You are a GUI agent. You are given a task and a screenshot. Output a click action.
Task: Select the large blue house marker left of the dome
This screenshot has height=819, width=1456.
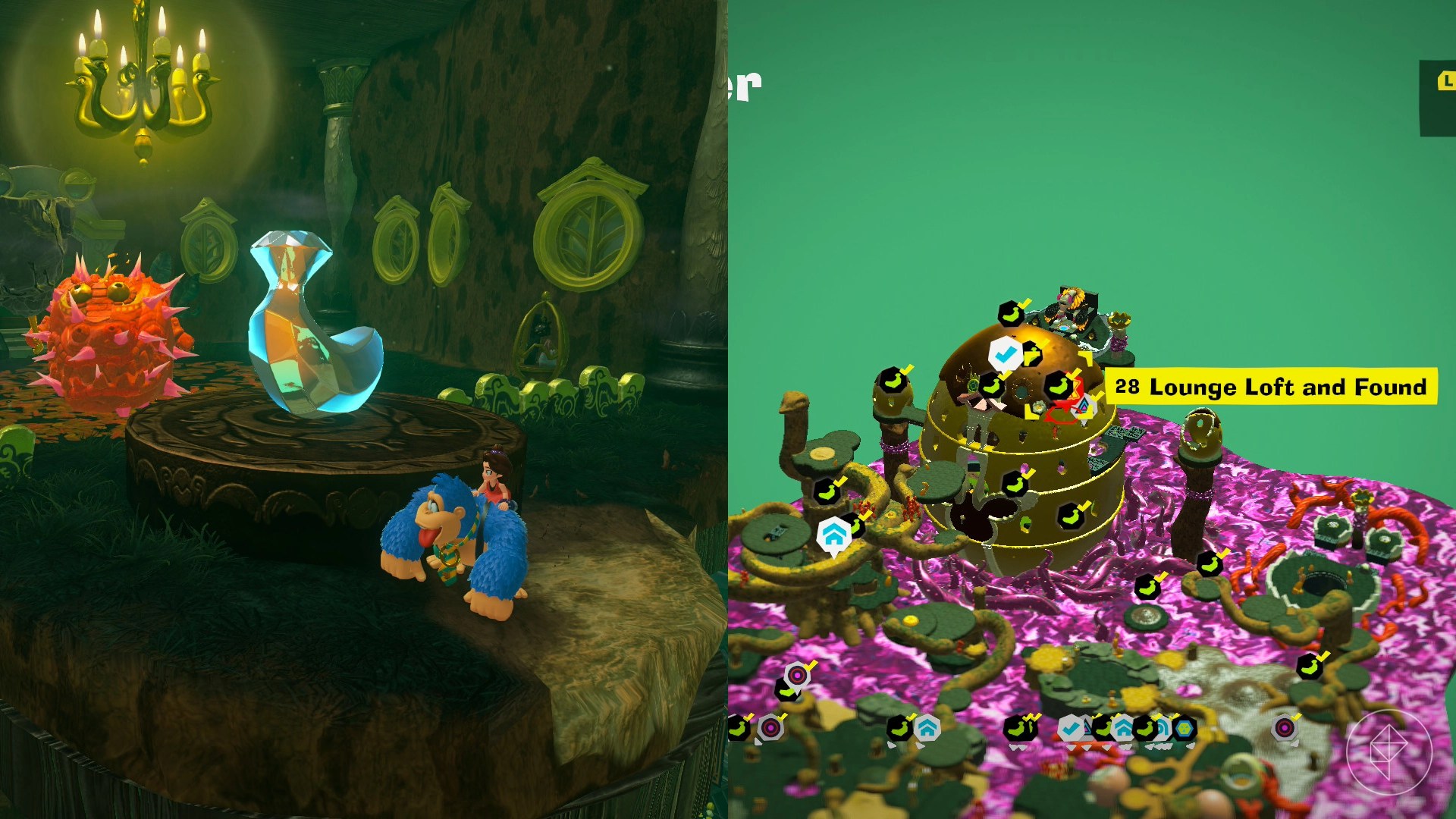pos(833,535)
